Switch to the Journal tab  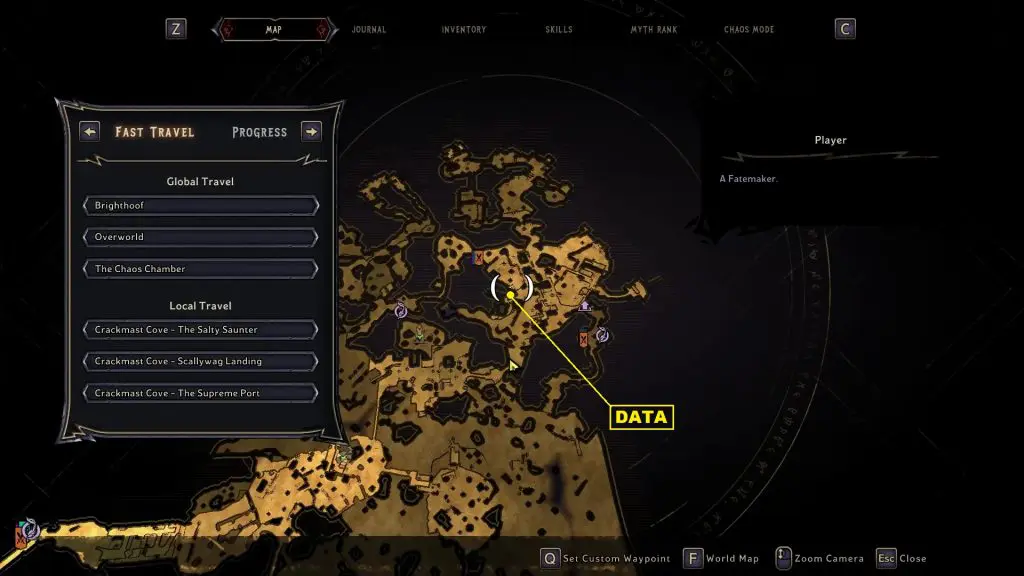pos(369,30)
